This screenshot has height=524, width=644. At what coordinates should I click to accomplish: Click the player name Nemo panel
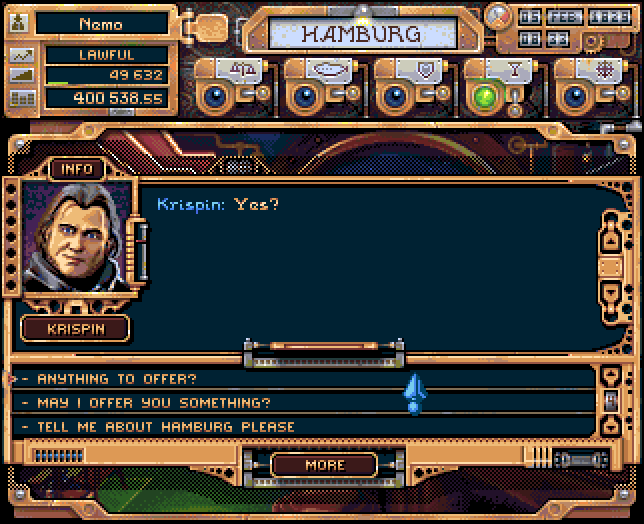tap(100, 24)
